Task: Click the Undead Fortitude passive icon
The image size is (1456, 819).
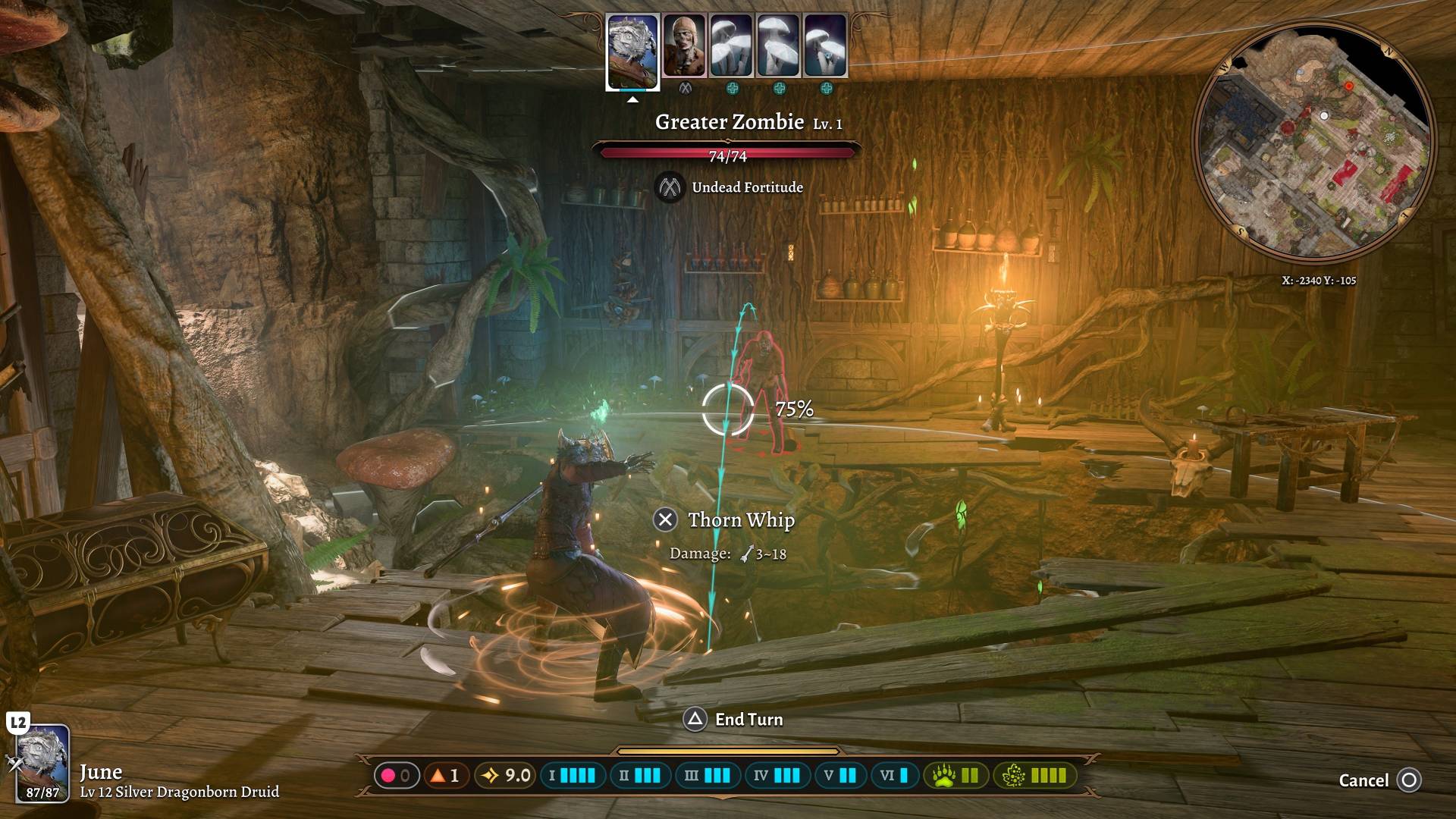Action: tap(670, 187)
